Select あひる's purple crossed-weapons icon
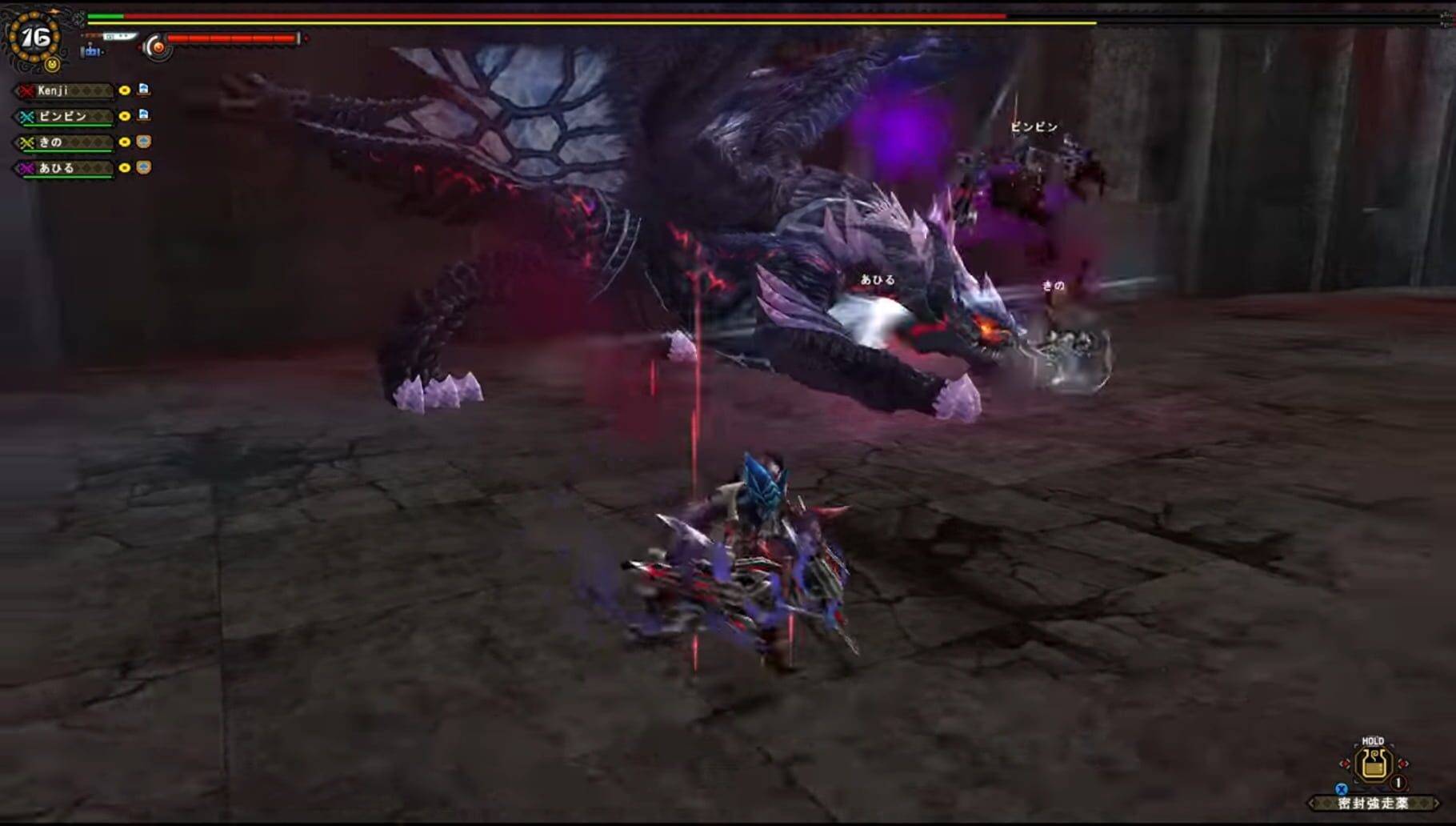 click(25, 168)
